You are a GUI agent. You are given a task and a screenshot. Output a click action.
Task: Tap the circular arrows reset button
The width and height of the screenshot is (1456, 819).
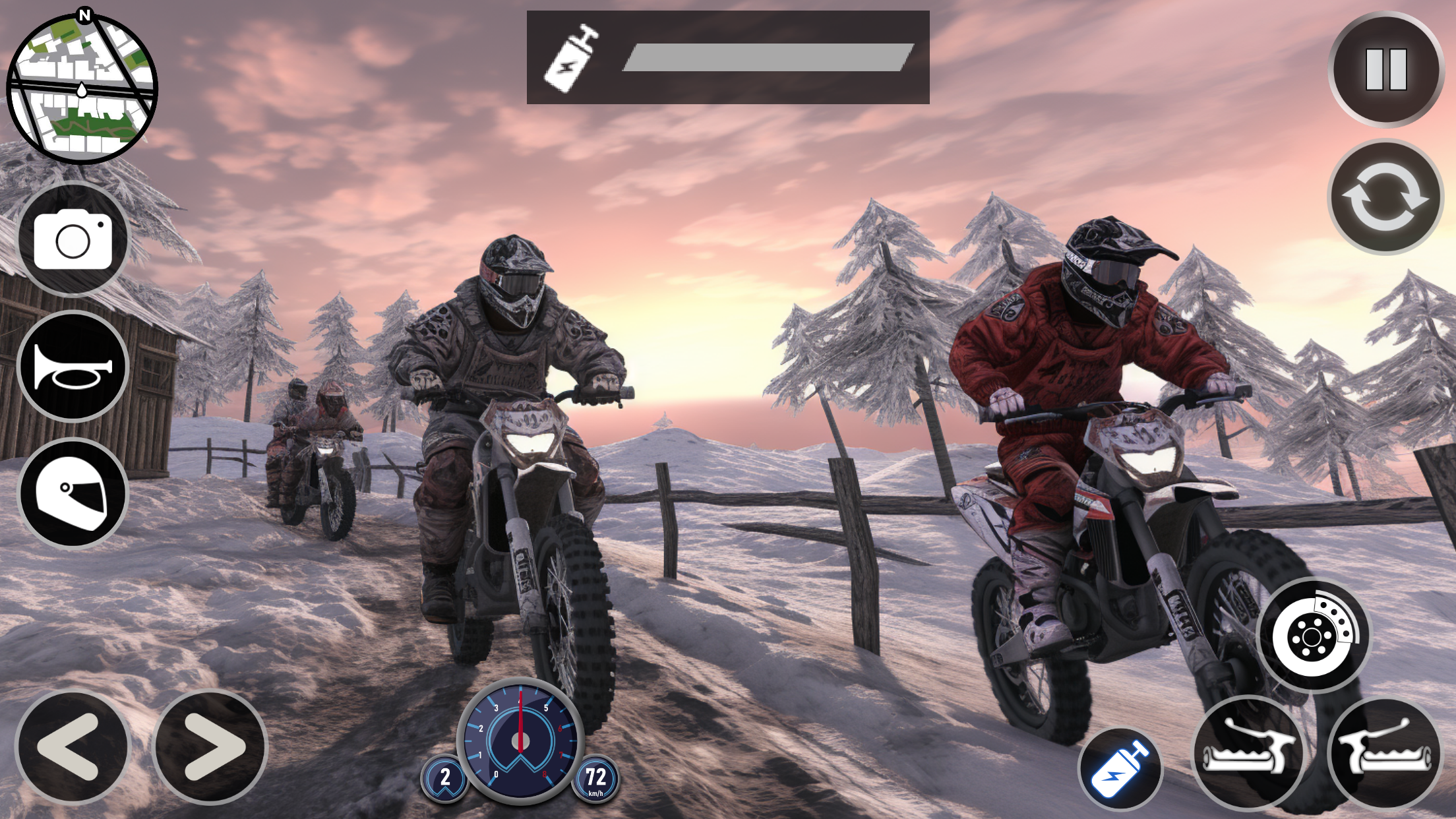pyautogui.click(x=1385, y=197)
